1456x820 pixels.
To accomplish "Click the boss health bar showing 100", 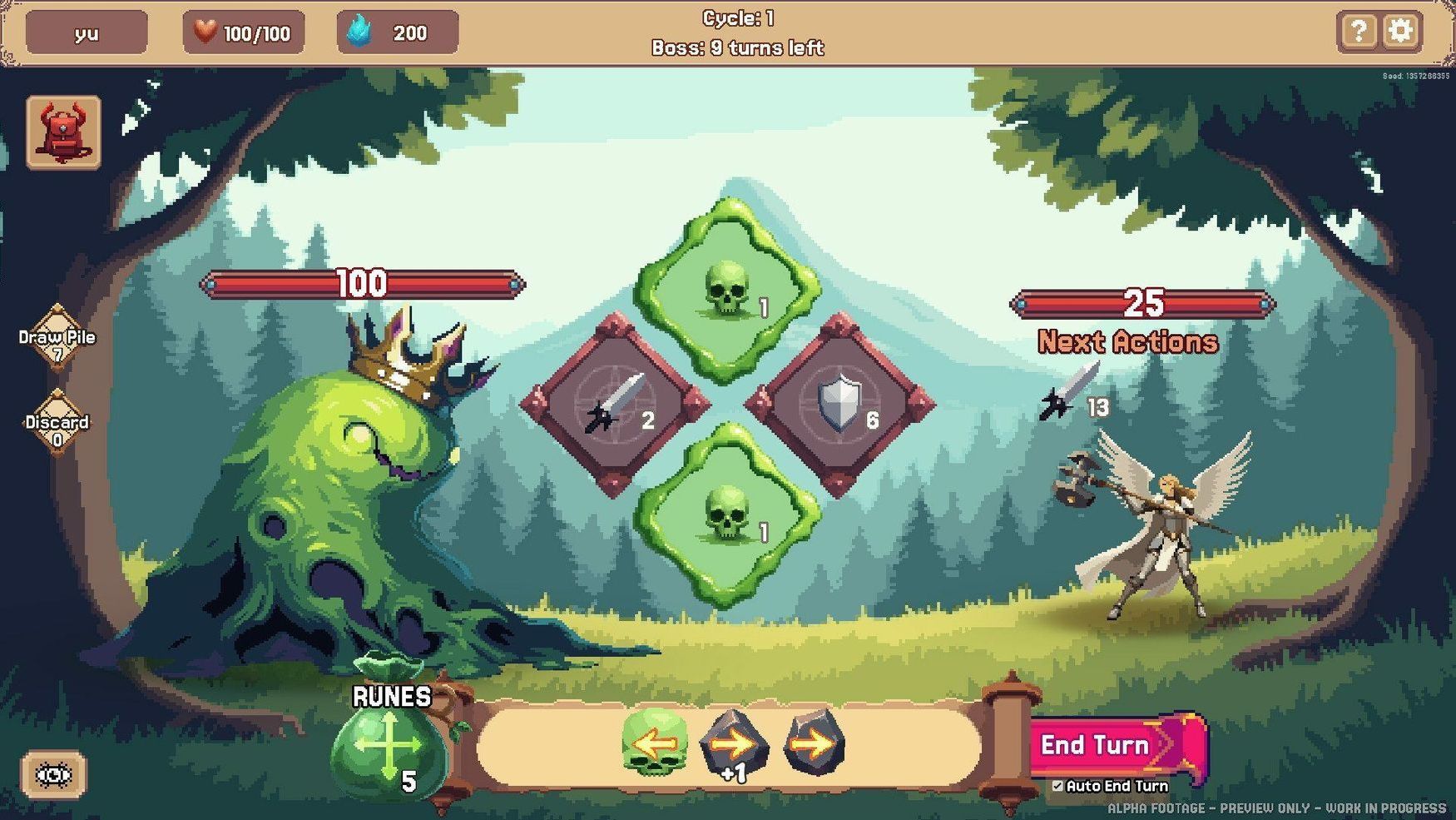I will click(362, 286).
